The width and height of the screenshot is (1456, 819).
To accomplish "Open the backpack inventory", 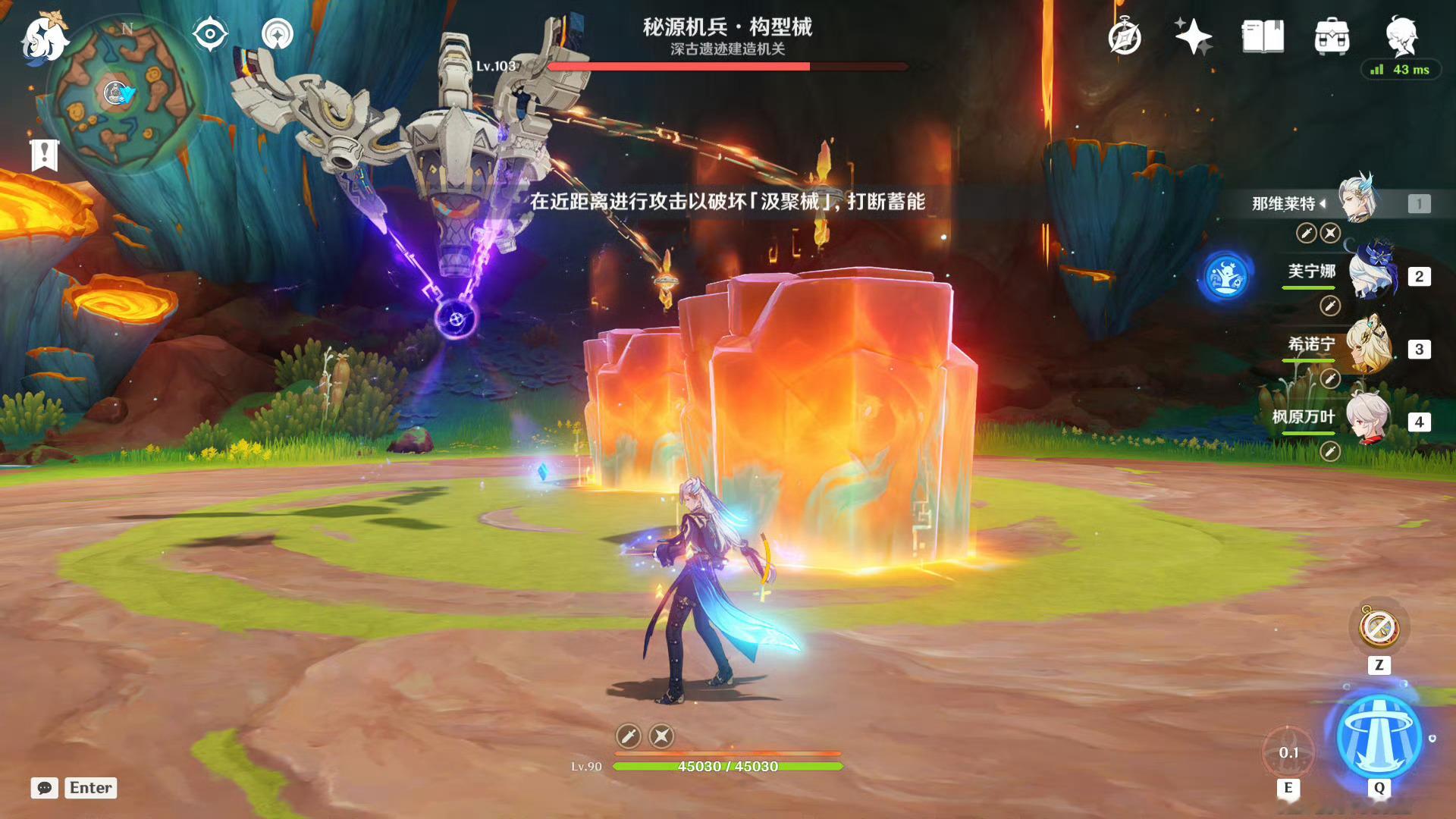I will [x=1332, y=36].
